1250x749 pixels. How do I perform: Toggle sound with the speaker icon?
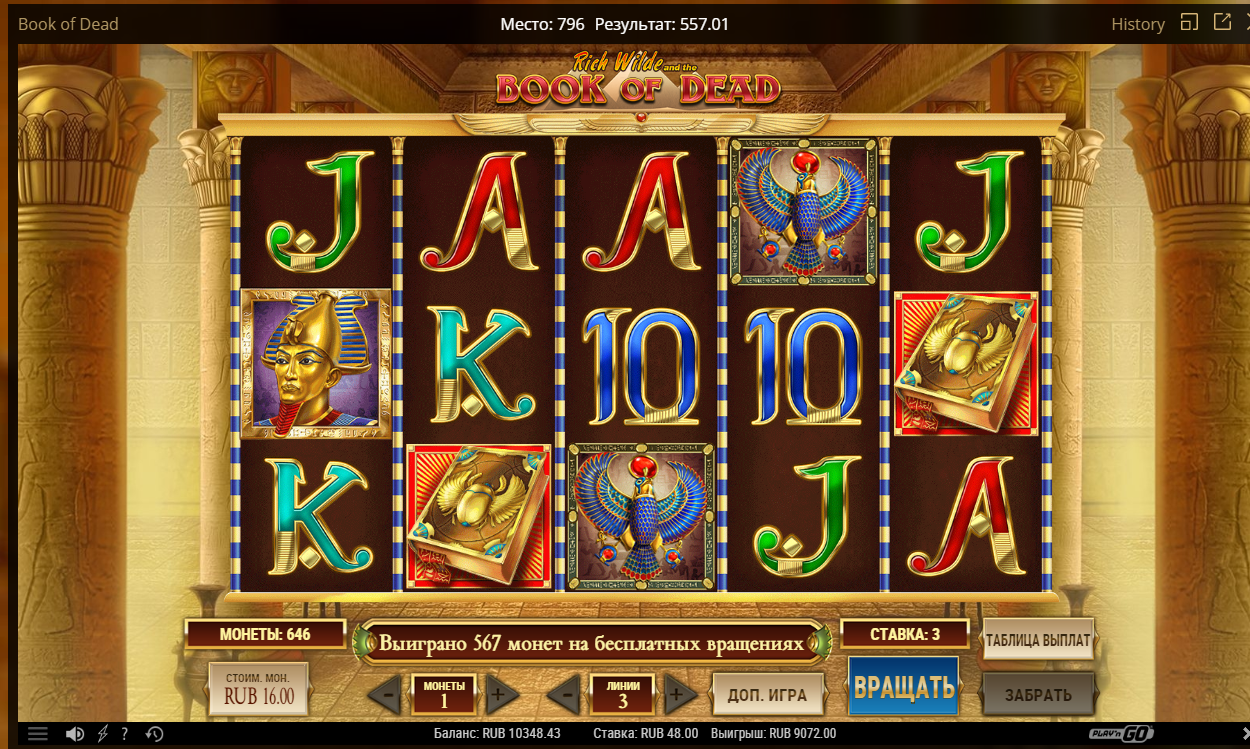coord(75,734)
